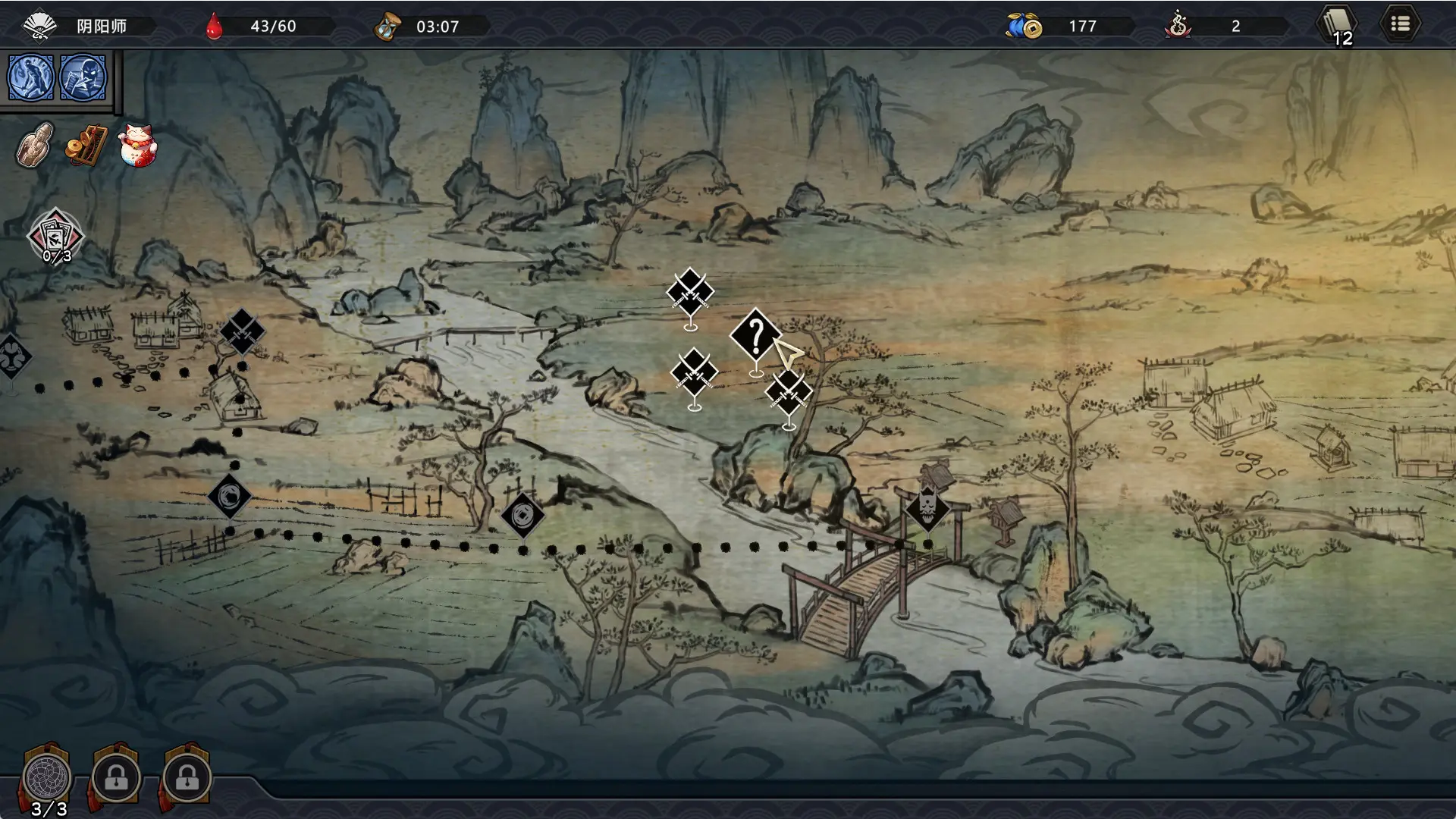Image resolution: width=1456 pixels, height=819 pixels.
Task: Open the hexagonal list menu icon
Action: click(1401, 23)
